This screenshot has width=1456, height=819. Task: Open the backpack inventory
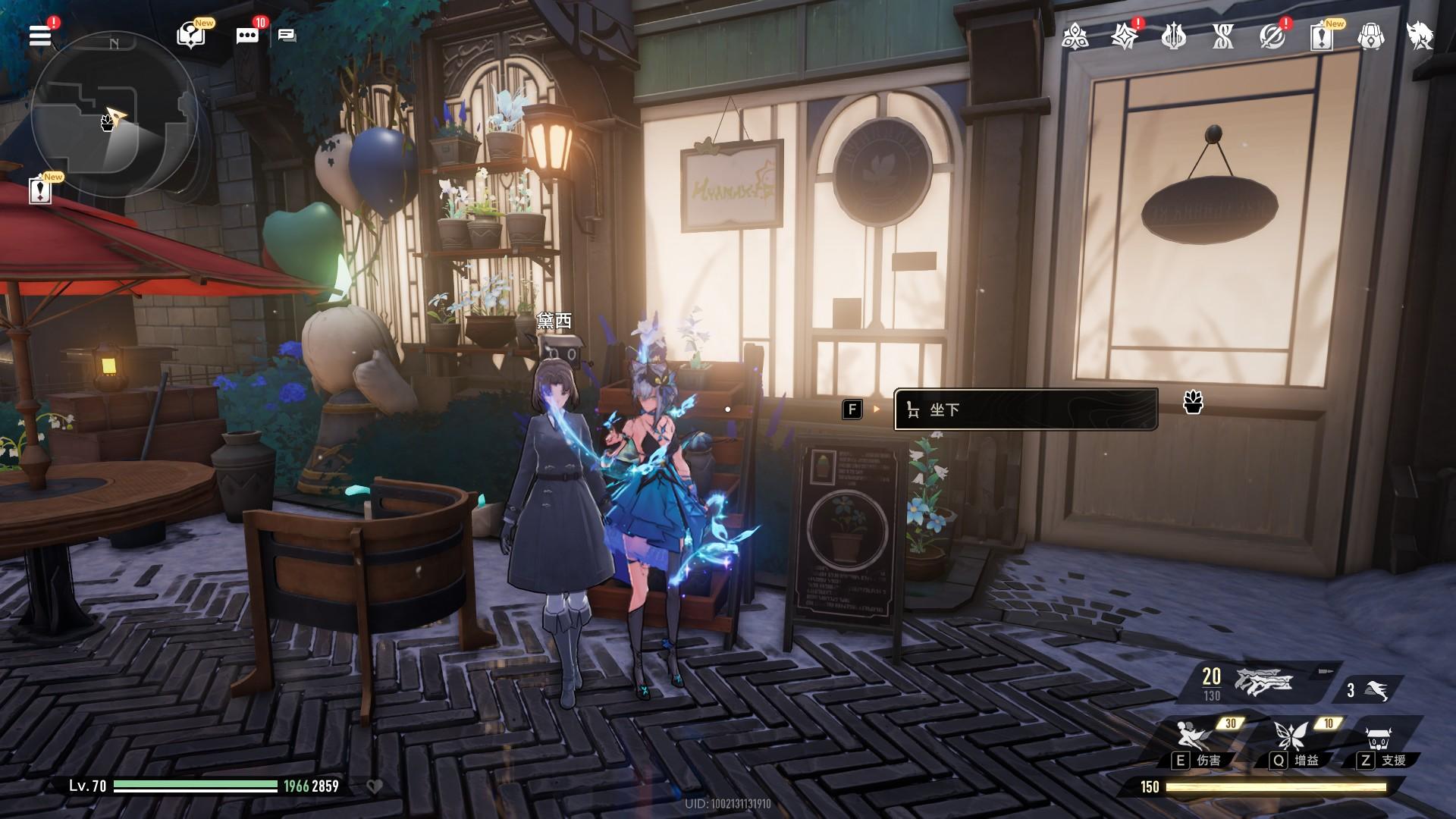[x=1370, y=36]
